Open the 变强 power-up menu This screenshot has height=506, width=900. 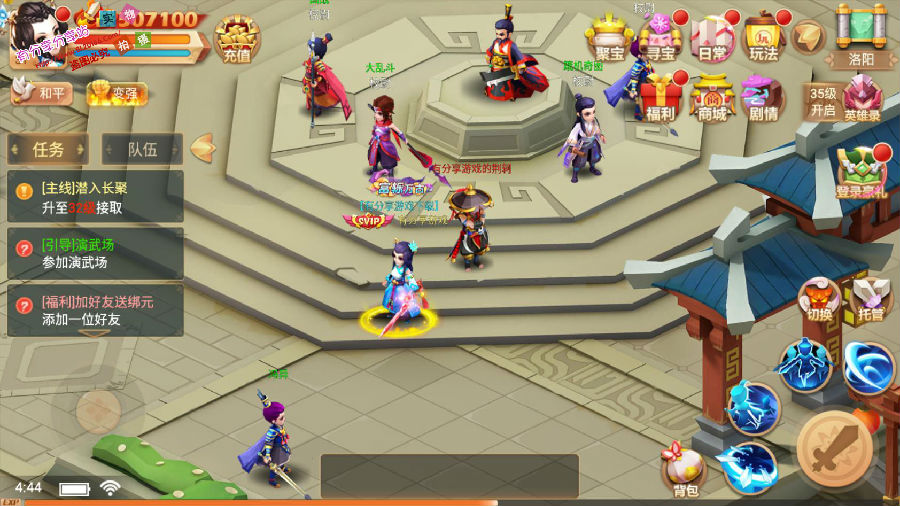coord(117,94)
